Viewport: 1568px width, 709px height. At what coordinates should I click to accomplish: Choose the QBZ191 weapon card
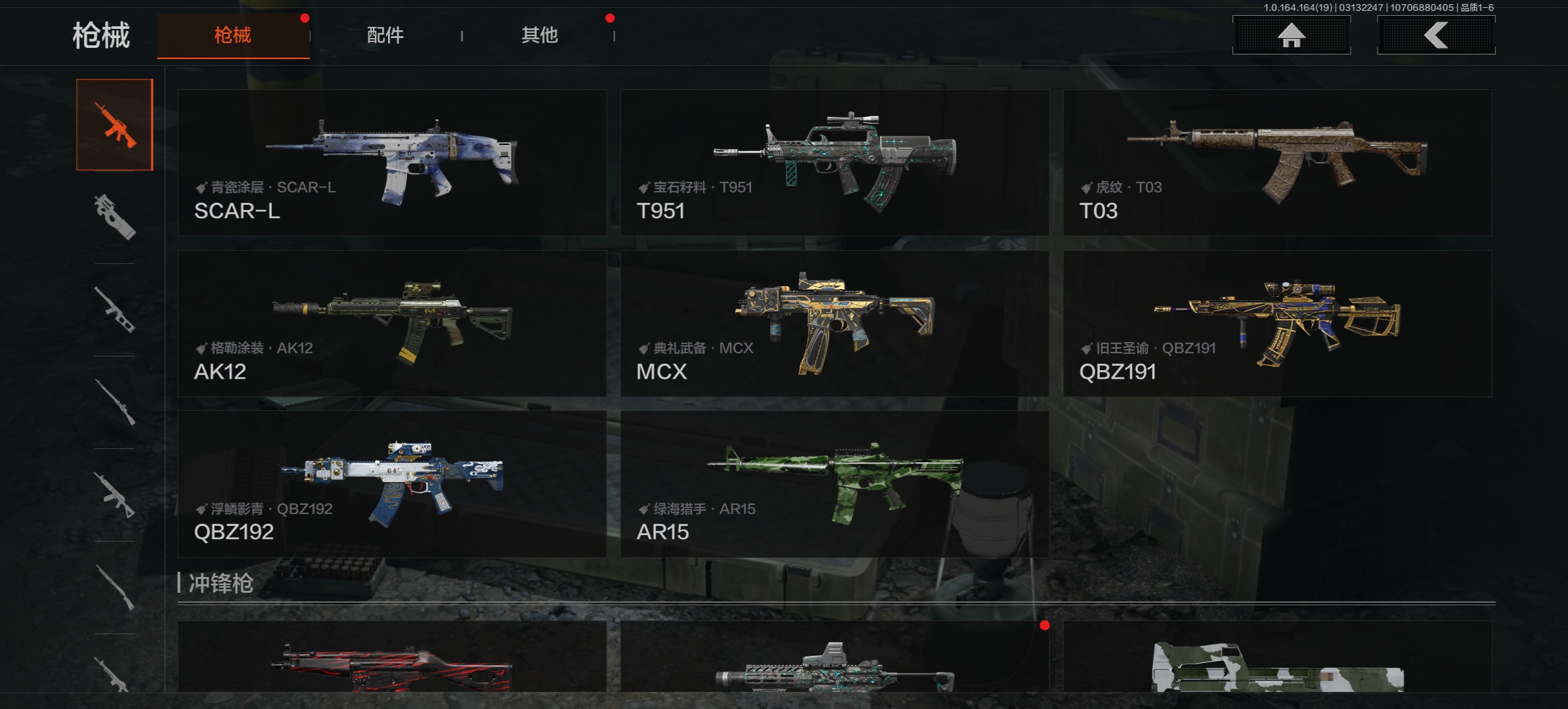click(1277, 323)
